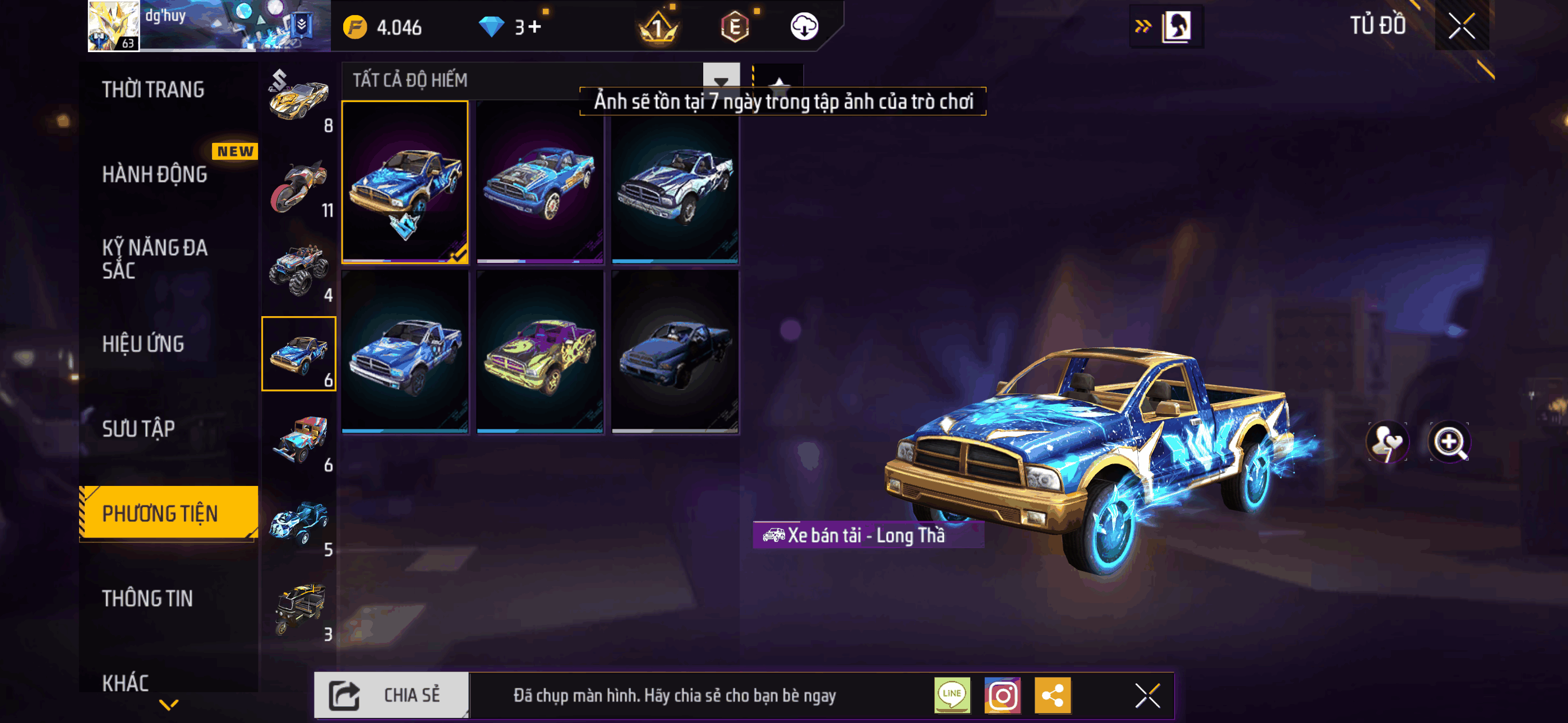
Task: Select the yellow and purple pickup skin
Action: [540, 352]
